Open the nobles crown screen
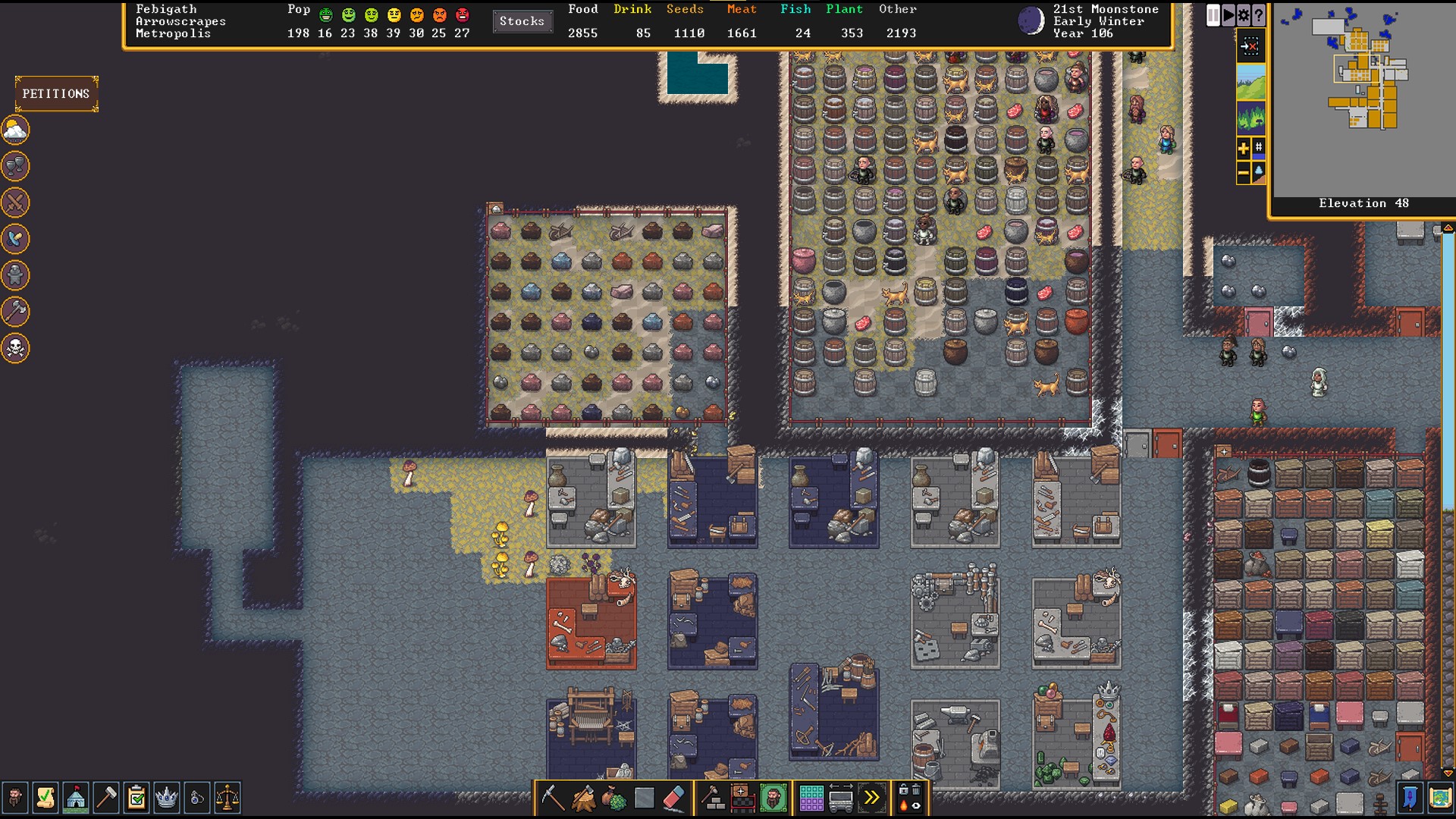1456x819 pixels. 168,798
